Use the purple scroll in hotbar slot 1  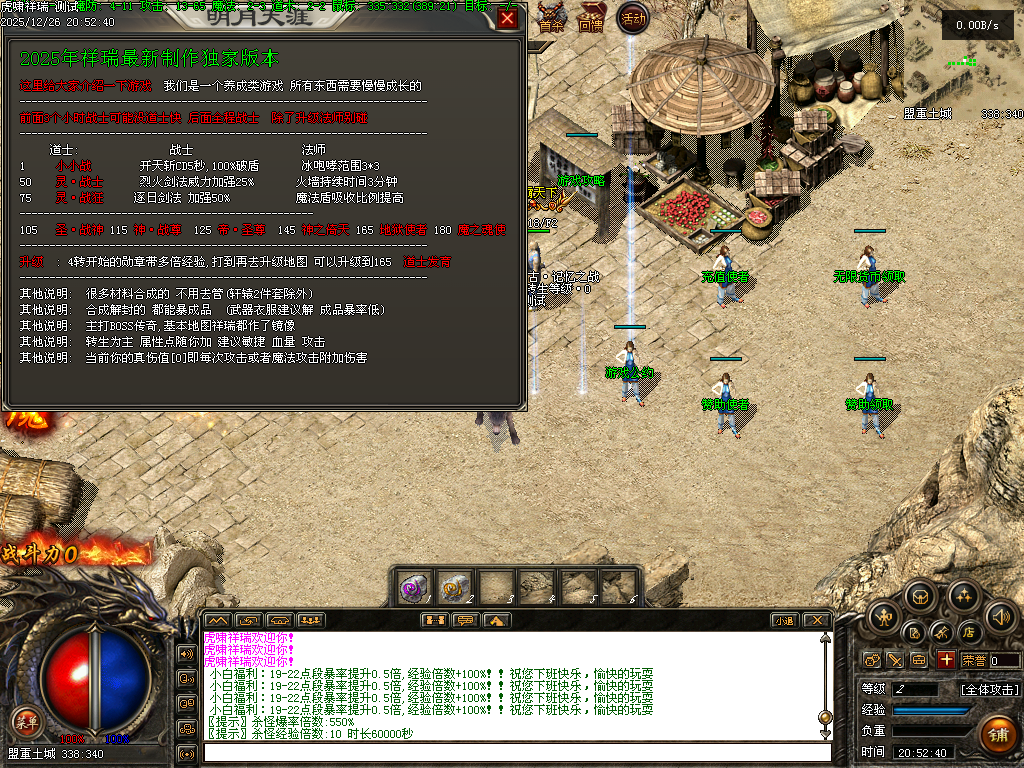click(x=414, y=586)
